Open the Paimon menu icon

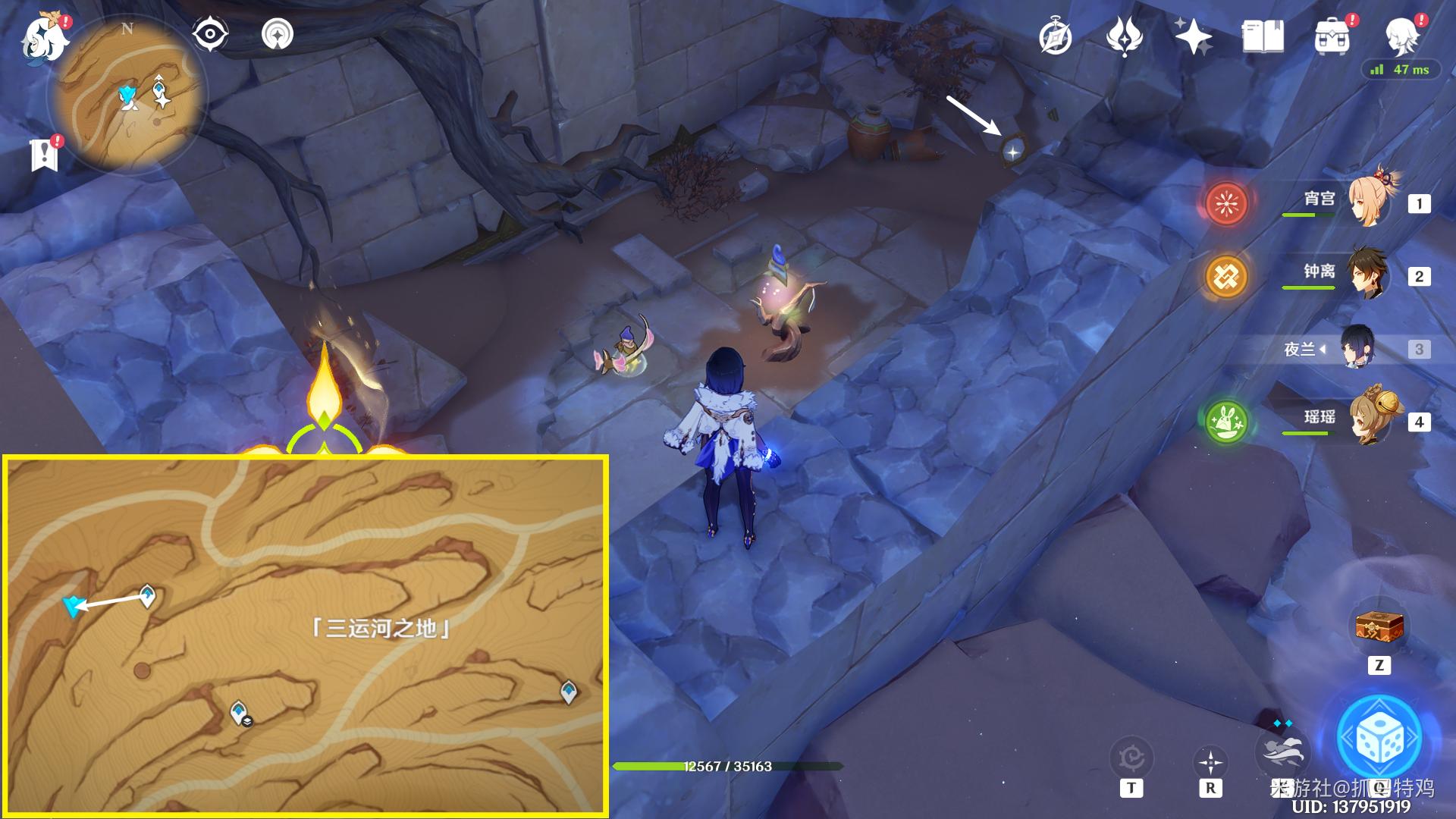43,39
